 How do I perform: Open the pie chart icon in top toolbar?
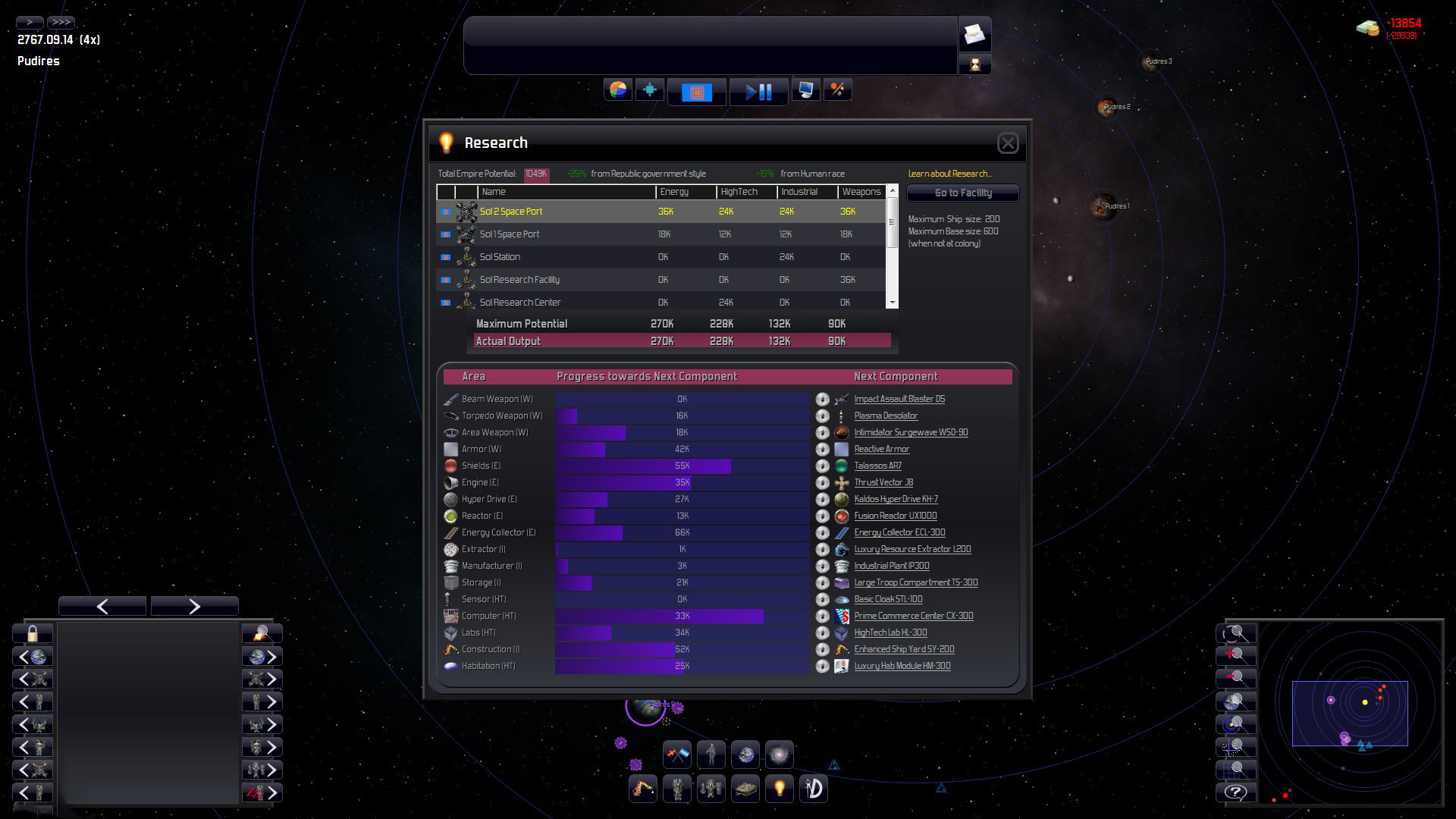pos(618,90)
